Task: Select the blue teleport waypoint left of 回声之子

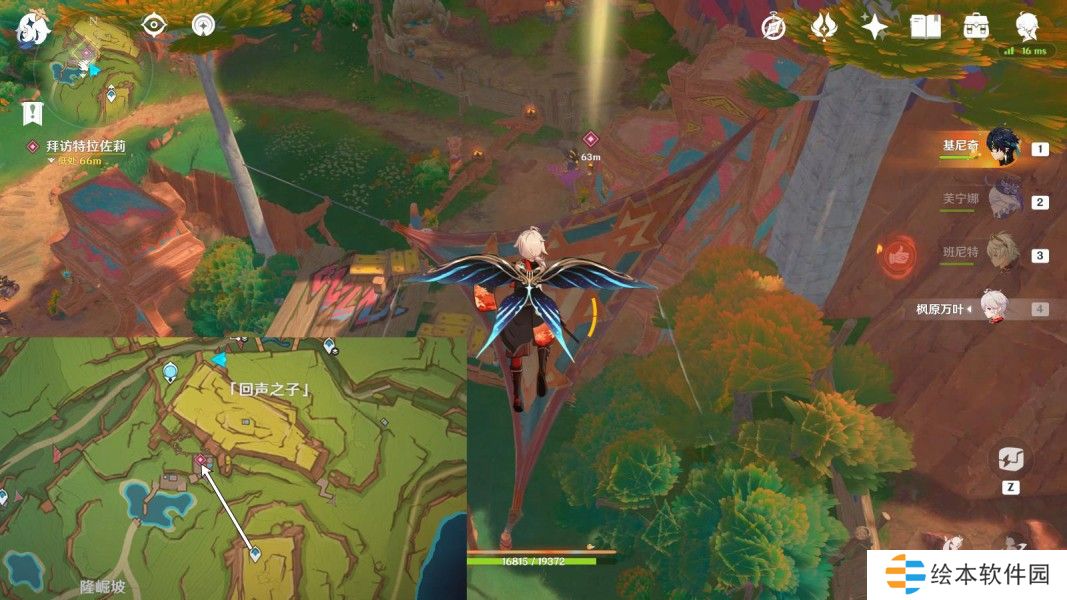Action: pos(171,373)
